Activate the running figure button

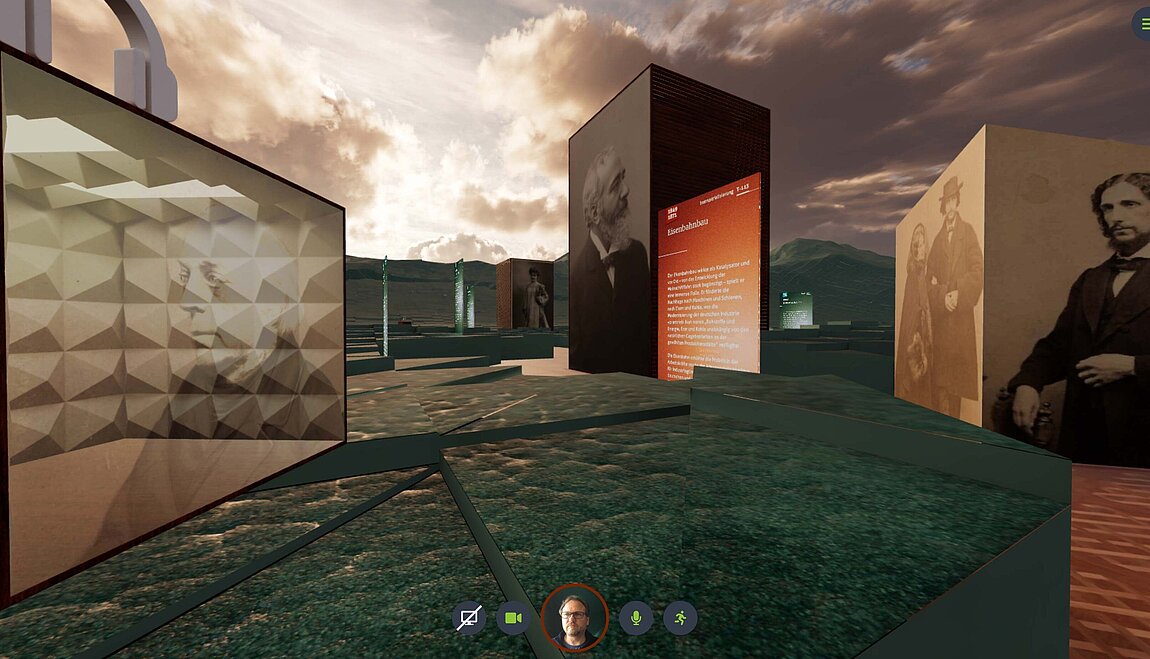point(680,618)
